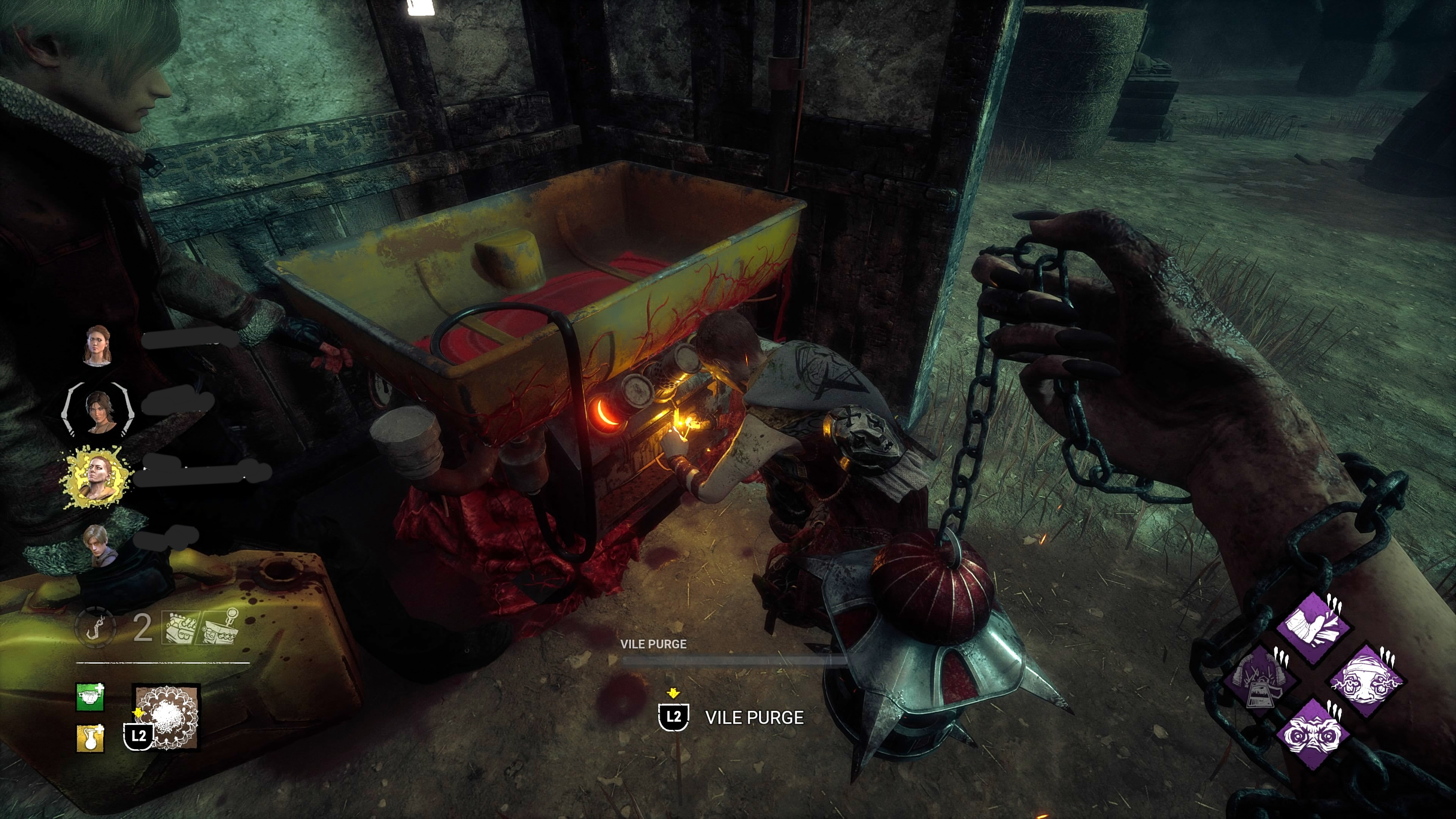Image resolution: width=1456 pixels, height=819 pixels.
Task: Select the yellow jug add-on
Action: 91,738
